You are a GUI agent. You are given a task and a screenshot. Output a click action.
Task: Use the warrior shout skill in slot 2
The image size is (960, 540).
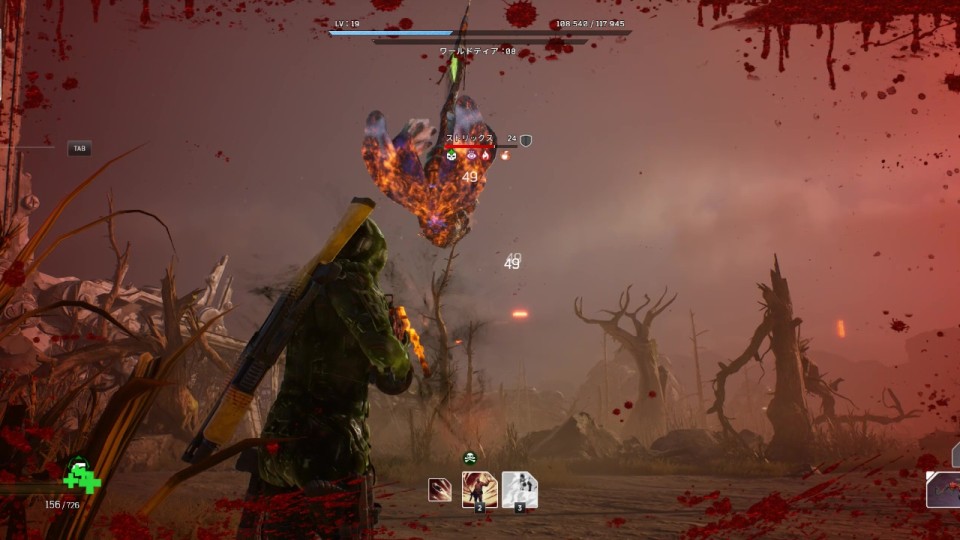tap(480, 489)
